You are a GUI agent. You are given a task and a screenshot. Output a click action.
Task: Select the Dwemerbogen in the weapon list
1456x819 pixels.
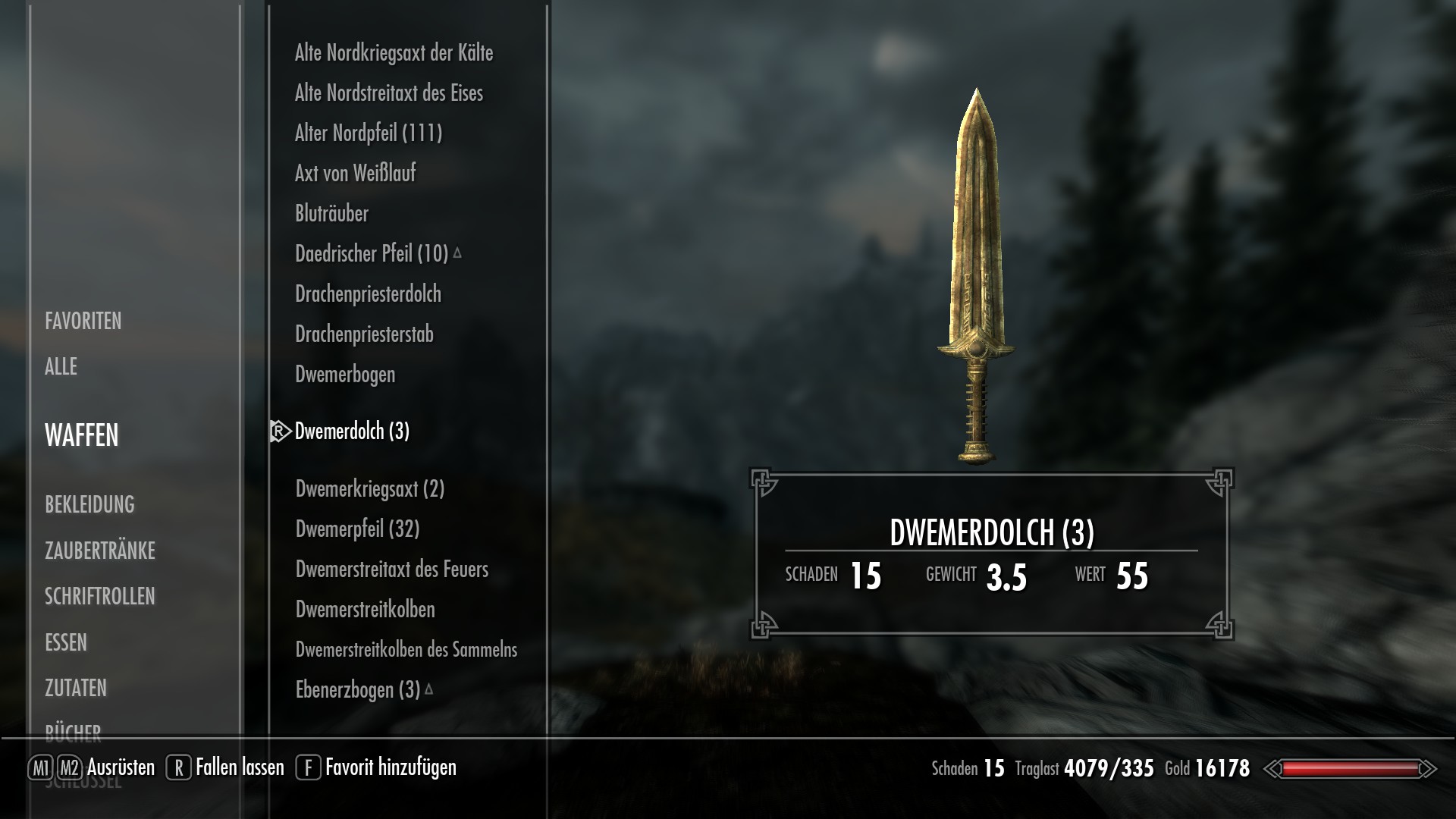click(x=345, y=374)
